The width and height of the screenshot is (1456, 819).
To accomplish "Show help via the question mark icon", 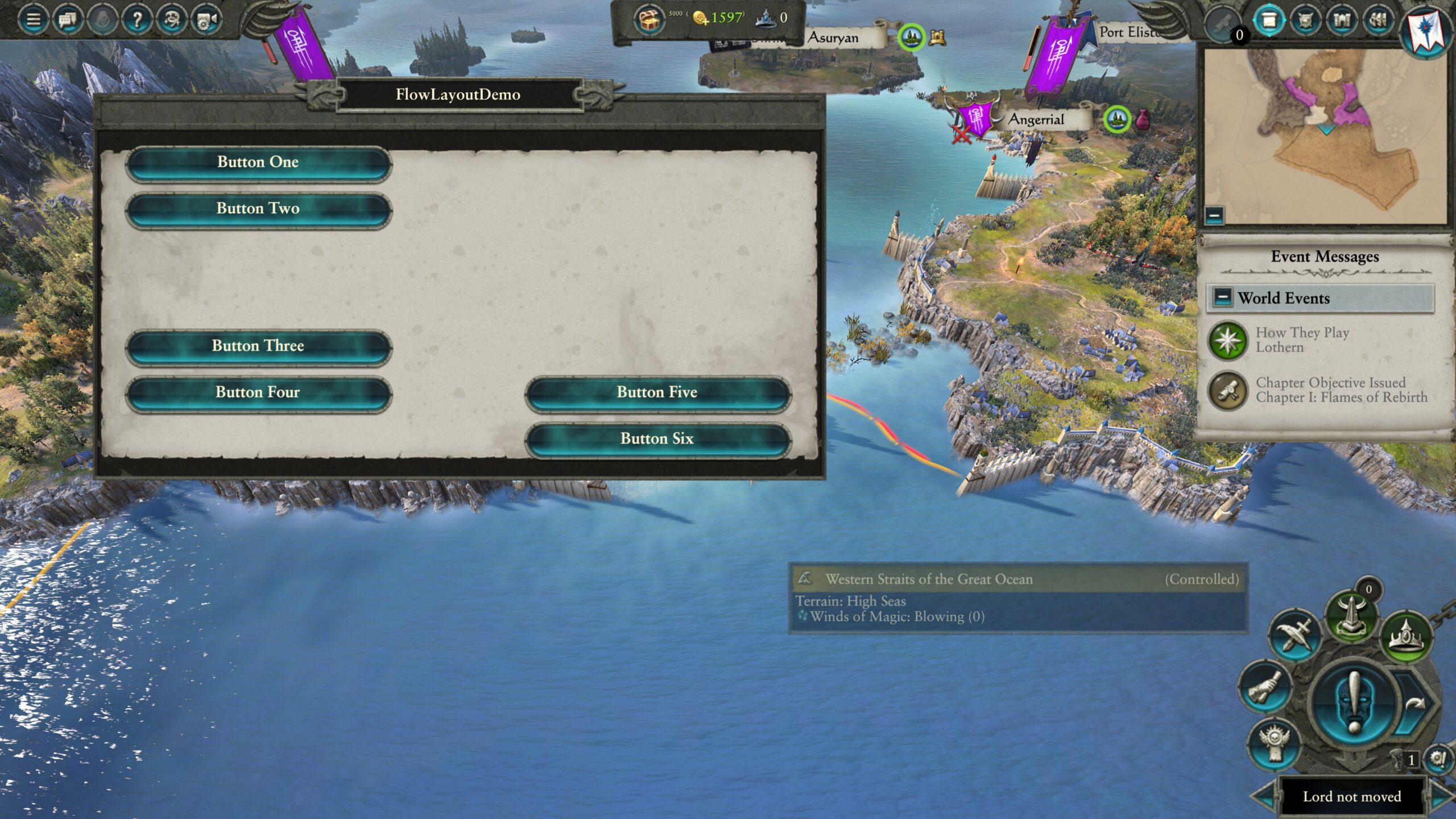I will click(137, 20).
